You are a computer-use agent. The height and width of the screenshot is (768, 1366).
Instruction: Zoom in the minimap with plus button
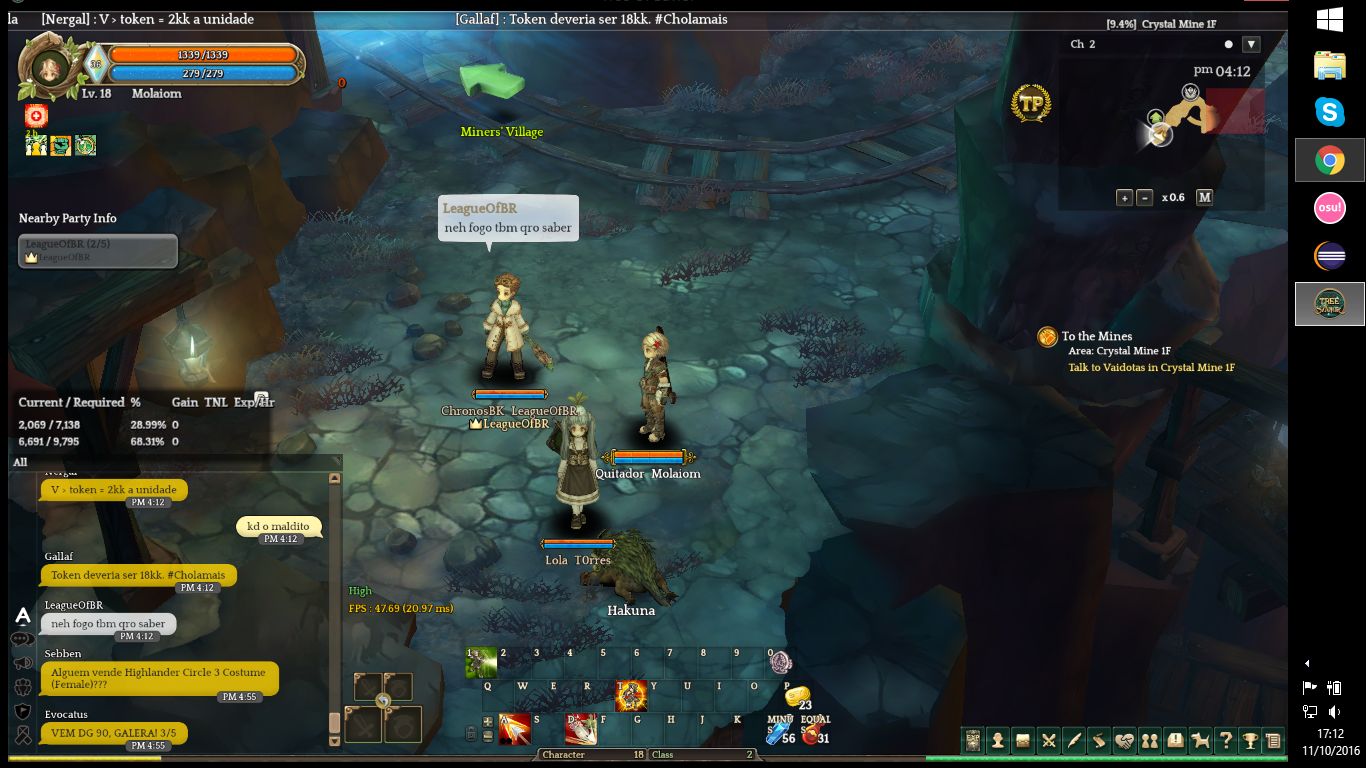pyautogui.click(x=1124, y=198)
